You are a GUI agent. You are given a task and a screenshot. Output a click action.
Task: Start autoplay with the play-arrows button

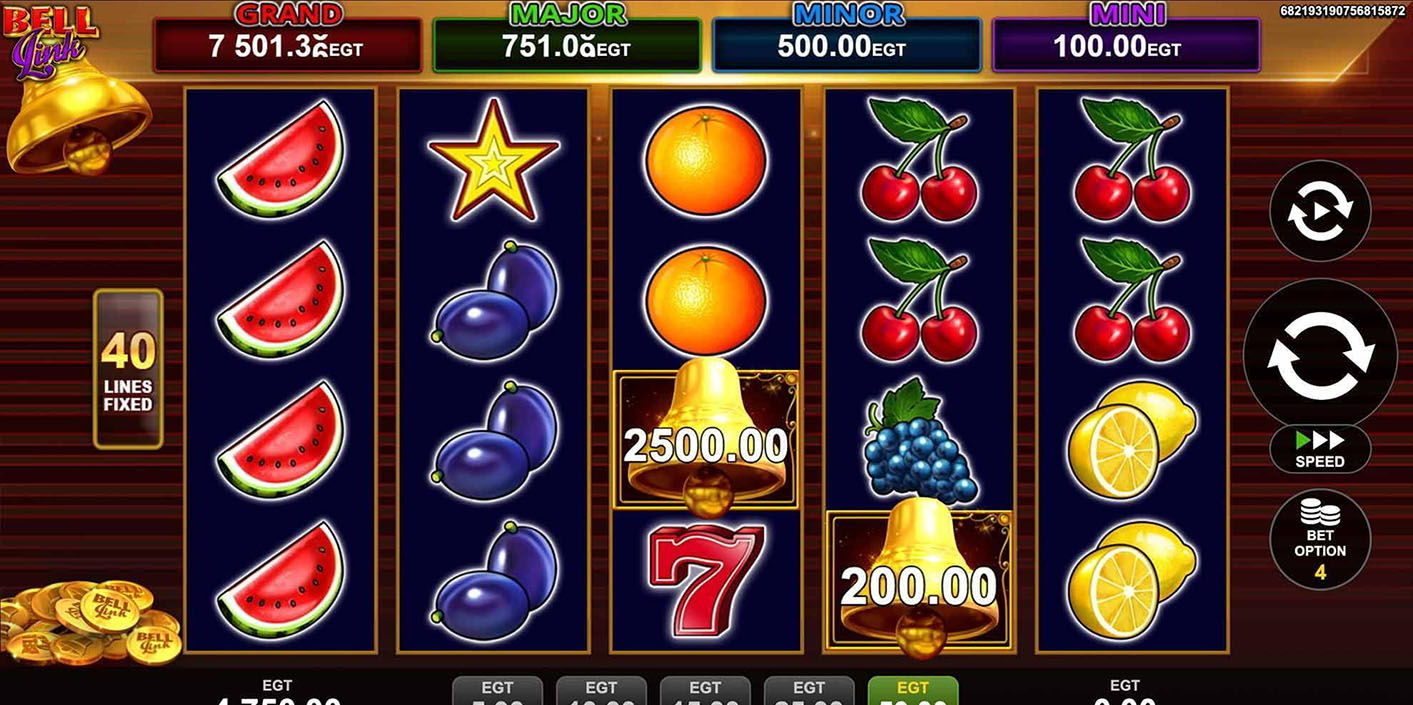(1319, 211)
